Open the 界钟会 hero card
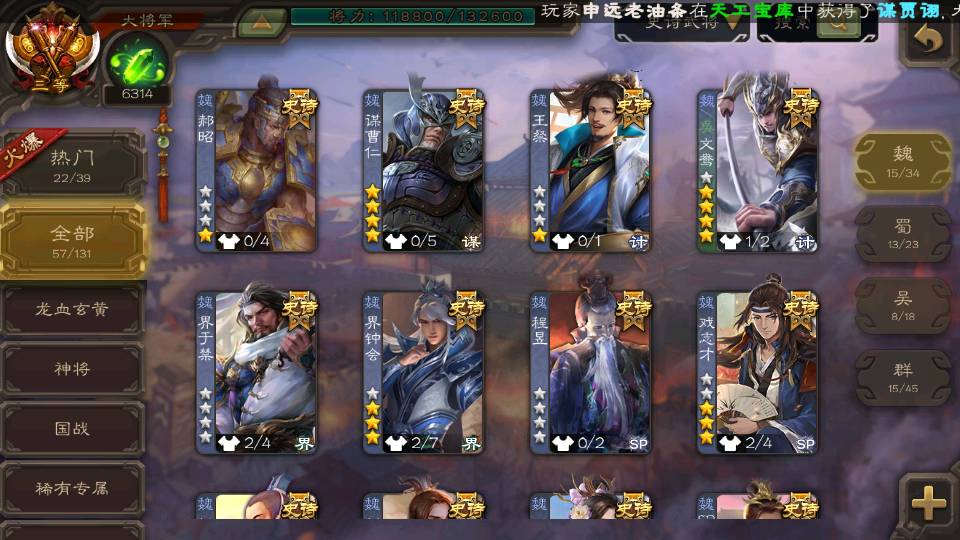 tap(423, 372)
